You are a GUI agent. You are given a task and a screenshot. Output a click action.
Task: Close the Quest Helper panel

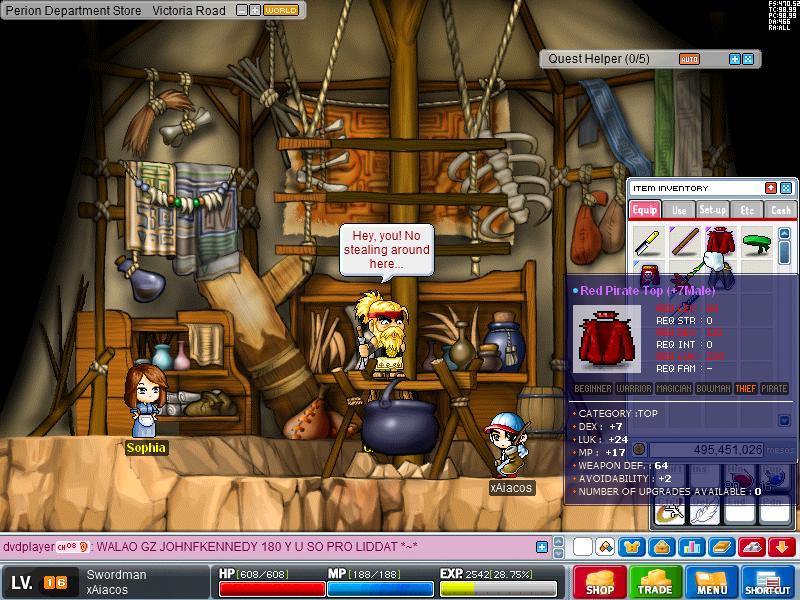(x=749, y=59)
